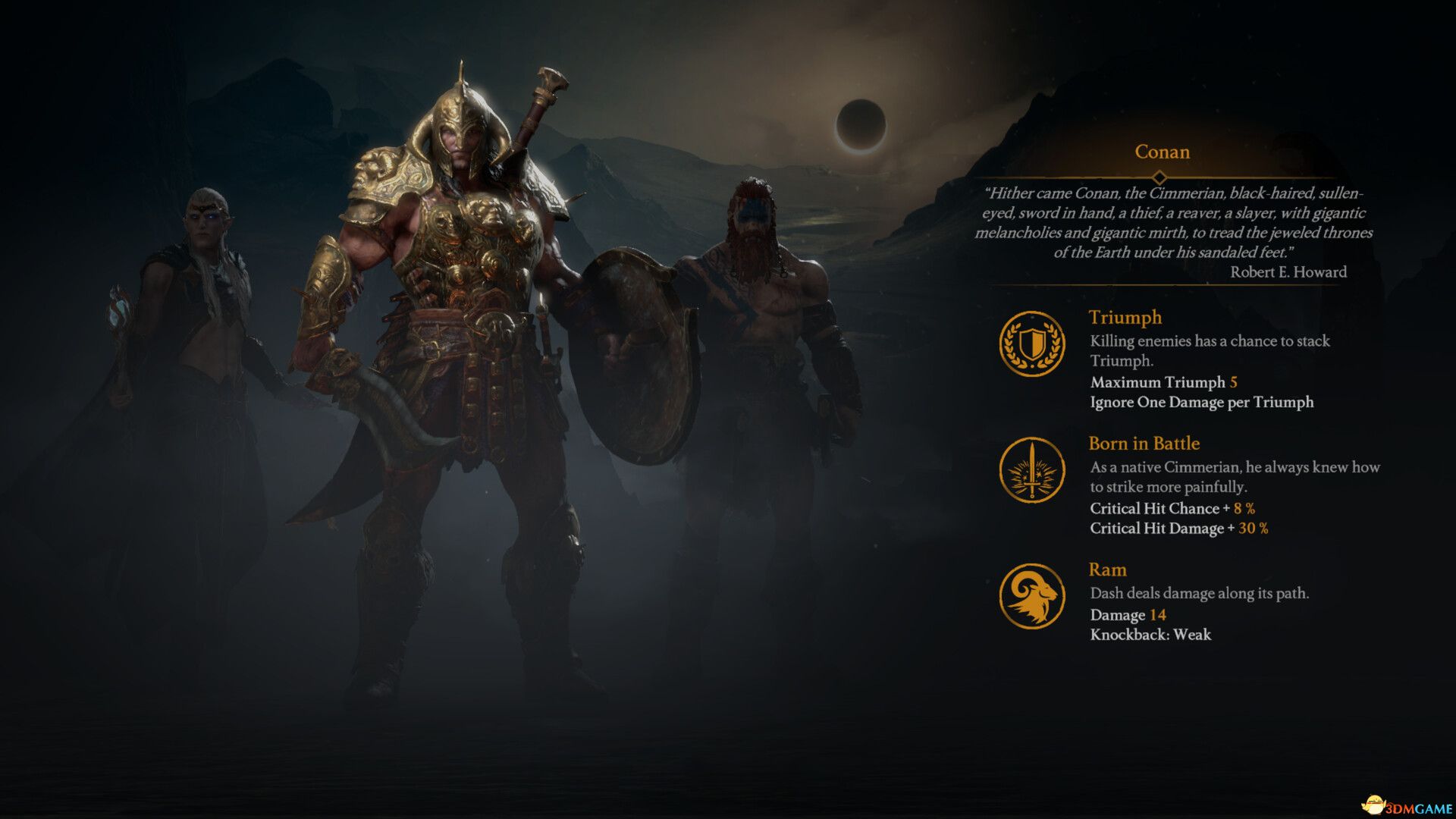Click the Ram skill heading
This screenshot has width=1456, height=819.
coord(1107,570)
